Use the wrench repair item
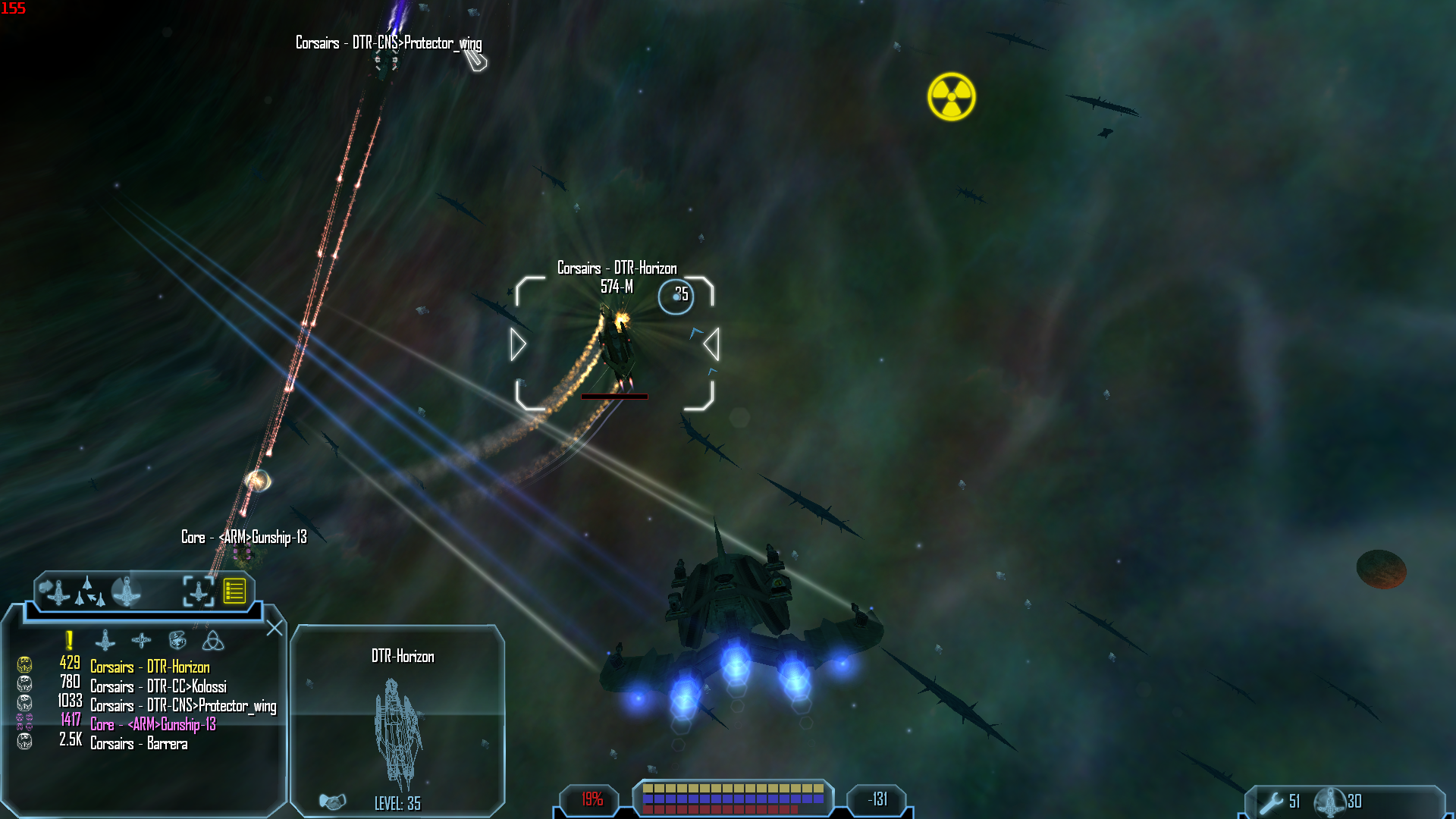The height and width of the screenshot is (819, 1456). (1272, 802)
